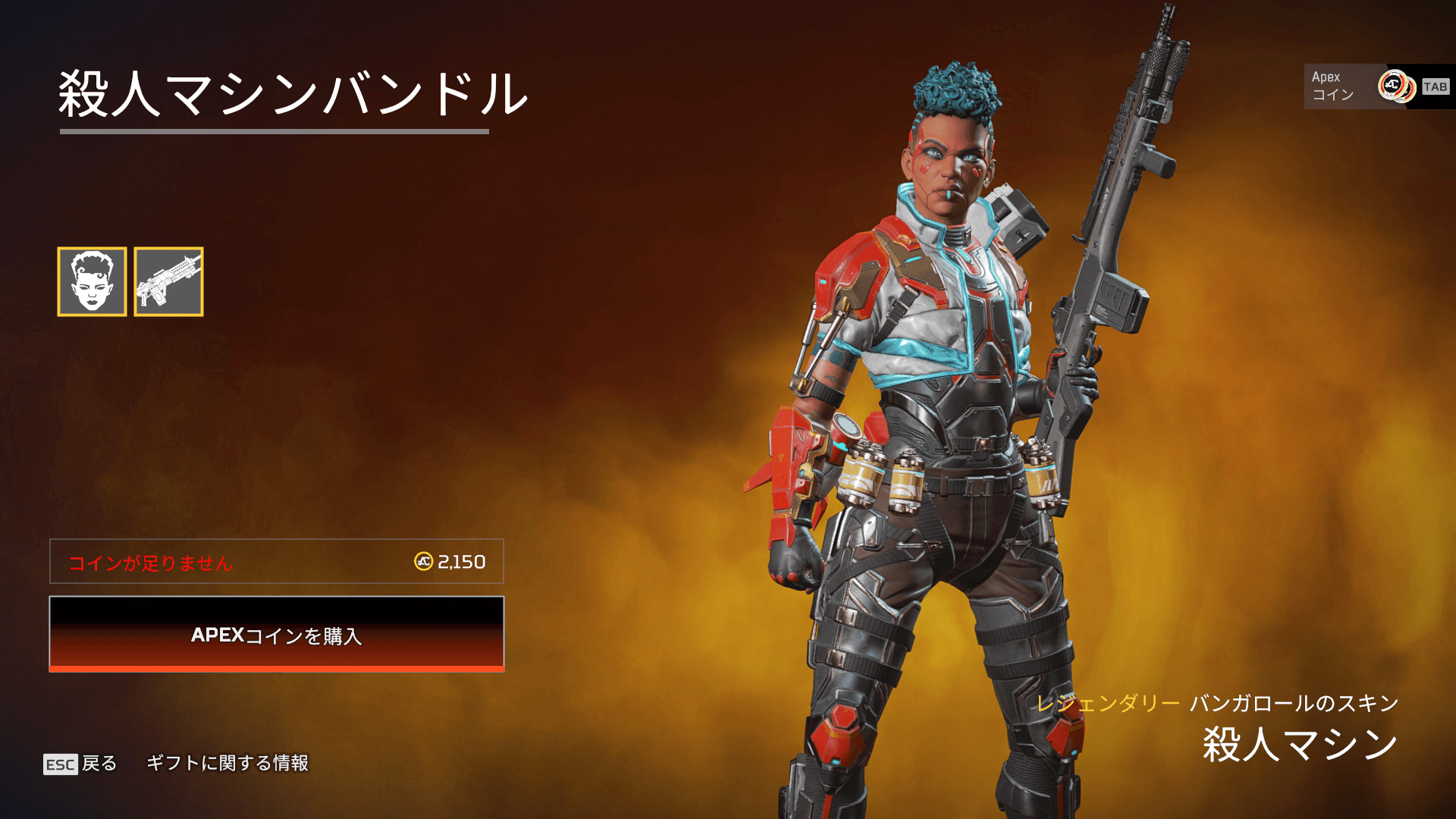
Task: Go back with the 戻る button
Action: tap(81, 763)
